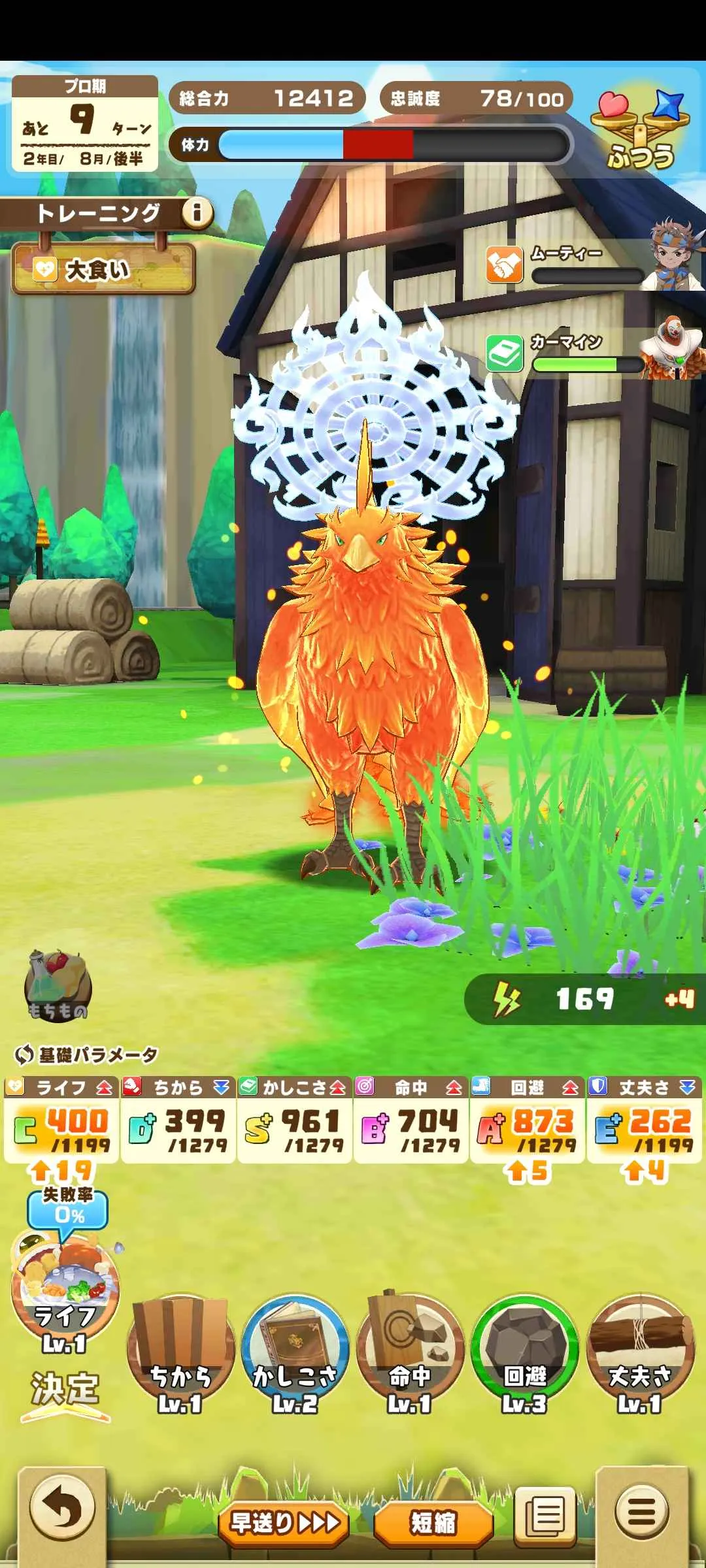Tap the 短縮 shortcut button
Screen dimensions: 706x1568
click(x=433, y=1522)
